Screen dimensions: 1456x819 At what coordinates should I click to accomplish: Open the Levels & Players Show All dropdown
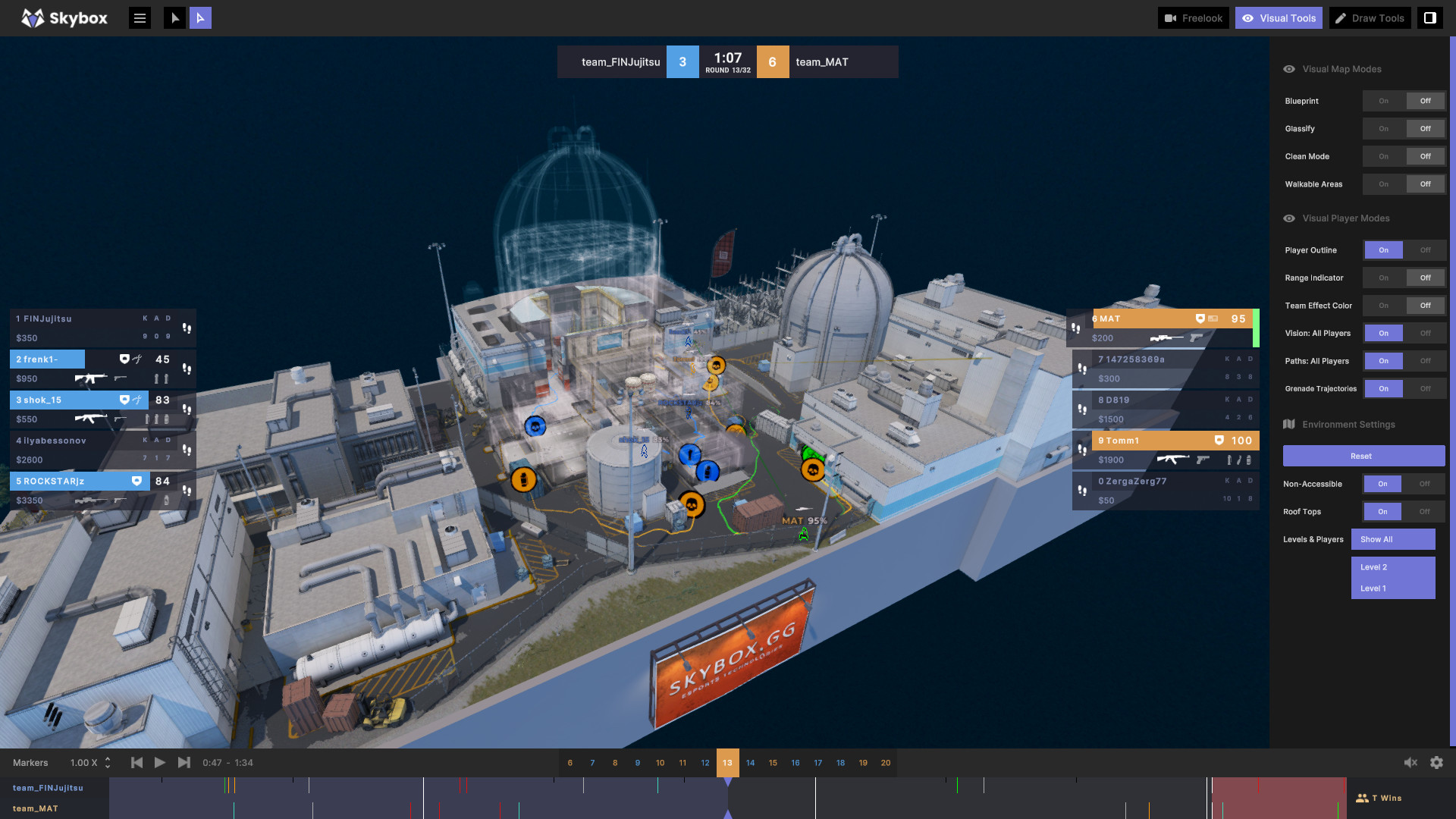[x=1393, y=539]
